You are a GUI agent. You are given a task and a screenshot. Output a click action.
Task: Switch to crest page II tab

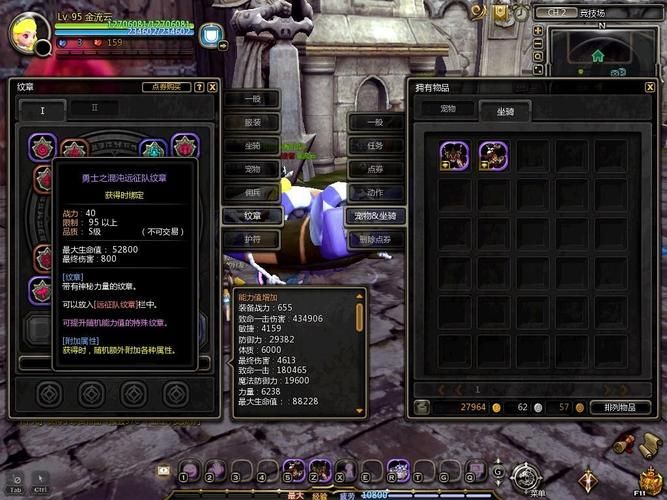point(96,108)
